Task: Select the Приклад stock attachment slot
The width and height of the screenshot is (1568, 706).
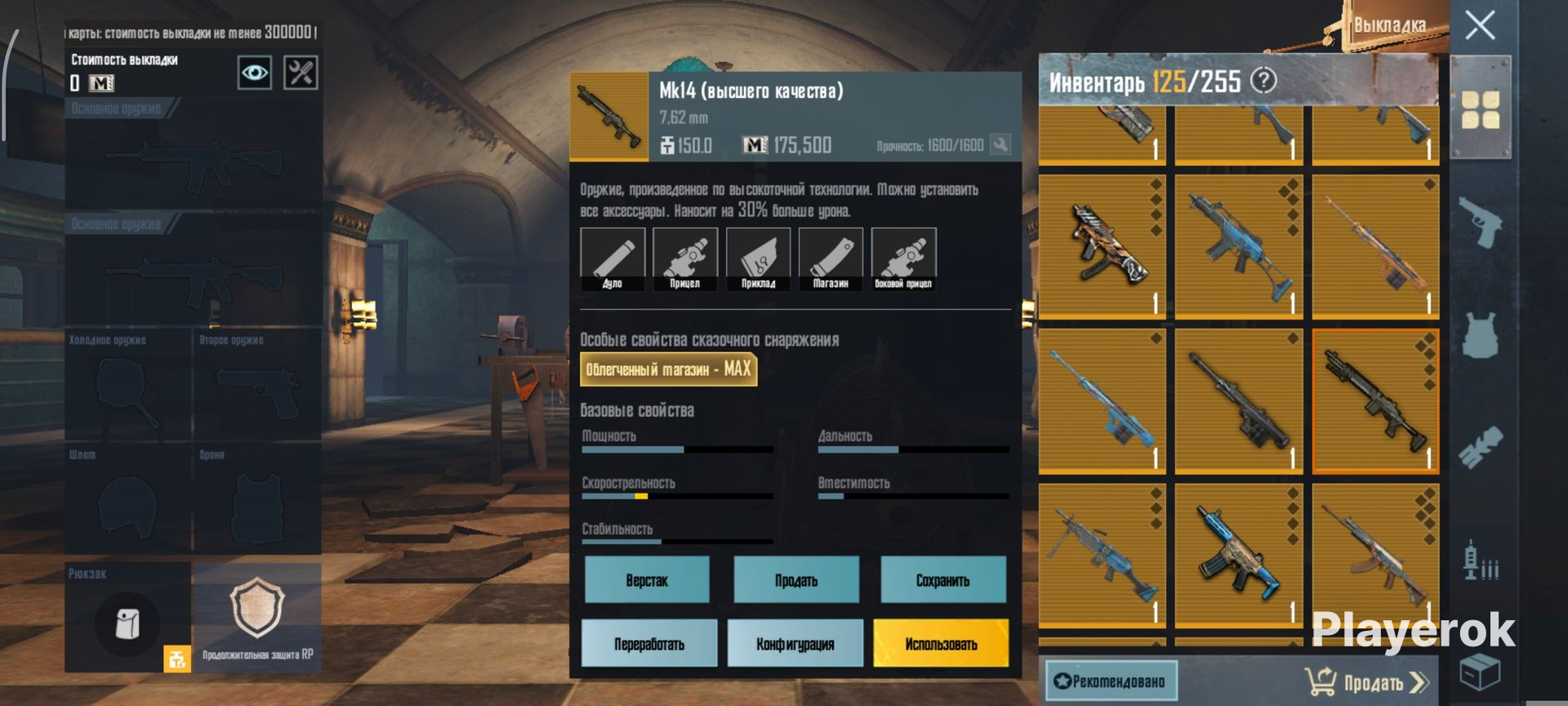Action: pyautogui.click(x=758, y=259)
